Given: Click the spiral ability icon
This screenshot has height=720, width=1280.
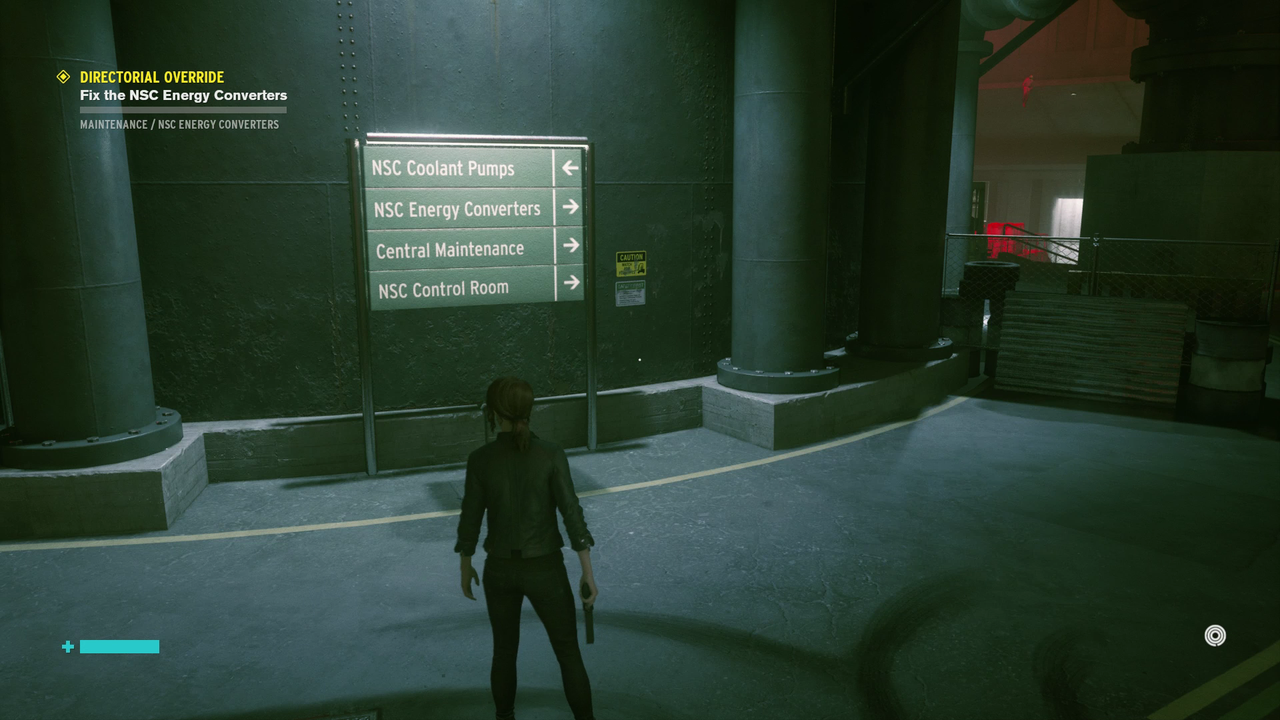Looking at the screenshot, I should [1215, 636].
